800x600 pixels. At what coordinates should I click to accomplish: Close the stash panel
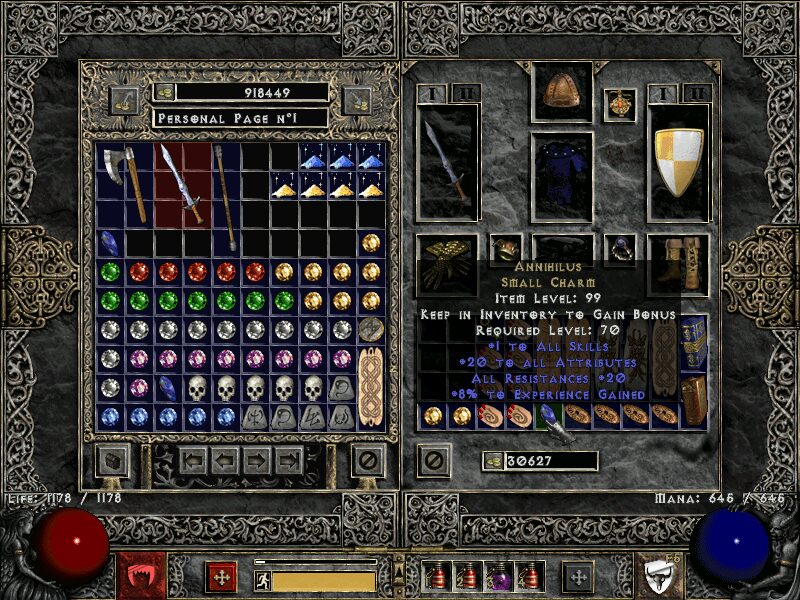pos(369,461)
